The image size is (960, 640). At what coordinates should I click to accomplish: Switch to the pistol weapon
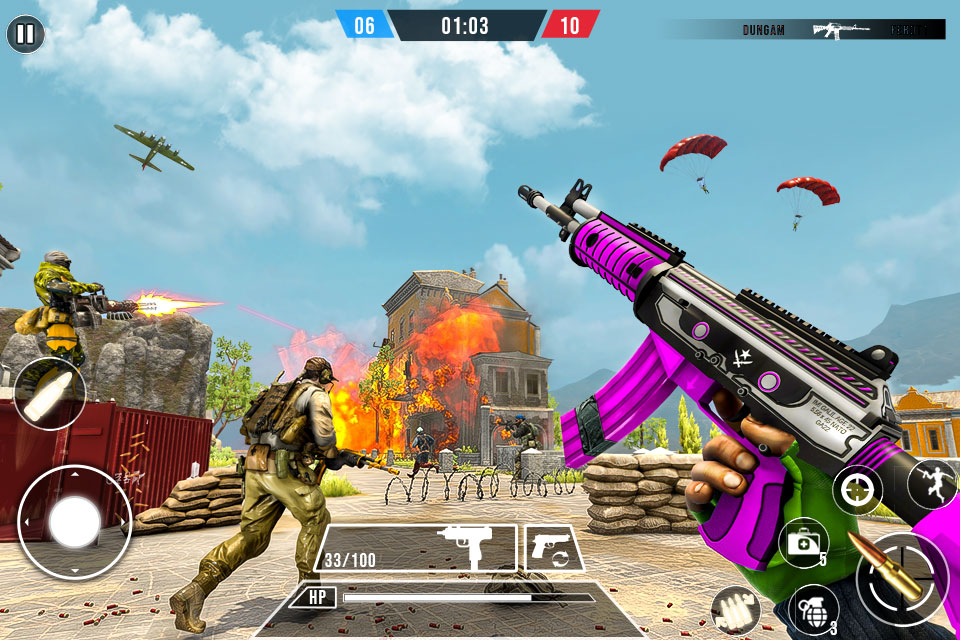[x=553, y=548]
